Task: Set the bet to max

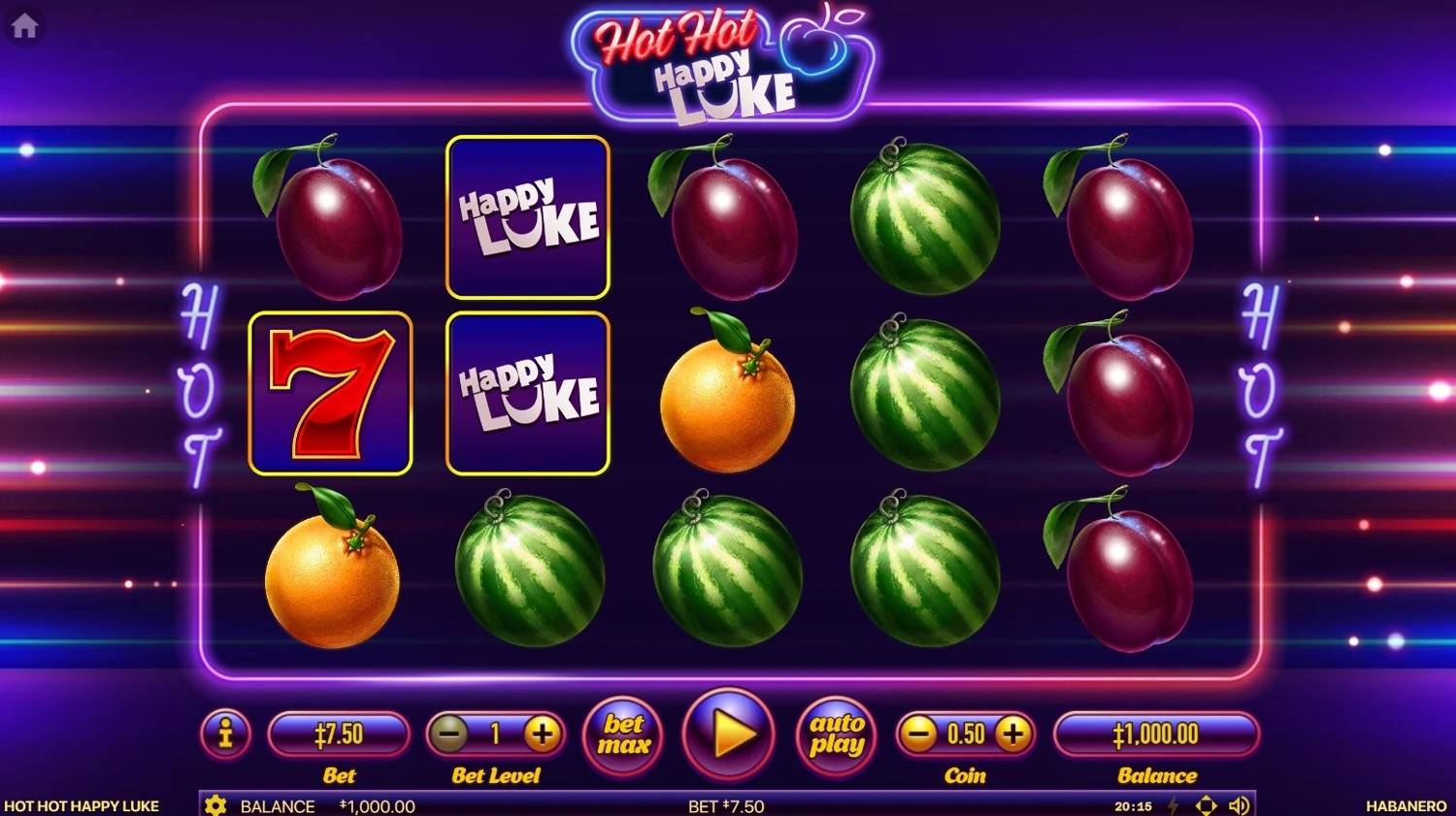Action: point(623,735)
